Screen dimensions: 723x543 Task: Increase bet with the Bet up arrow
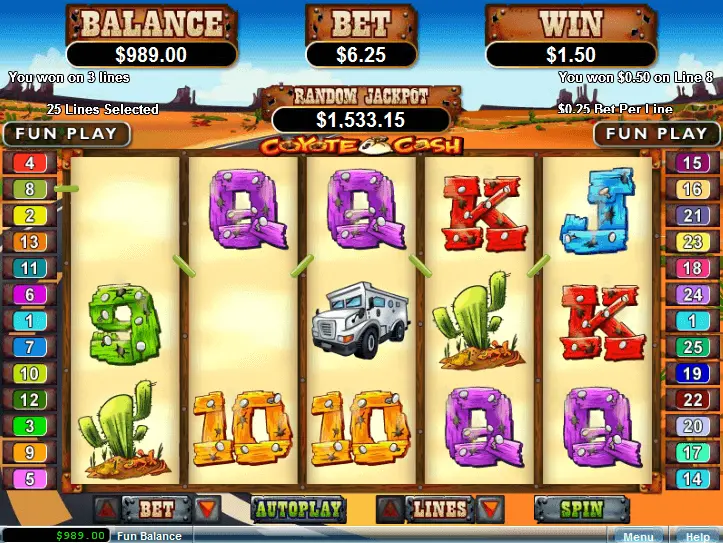click(105, 509)
